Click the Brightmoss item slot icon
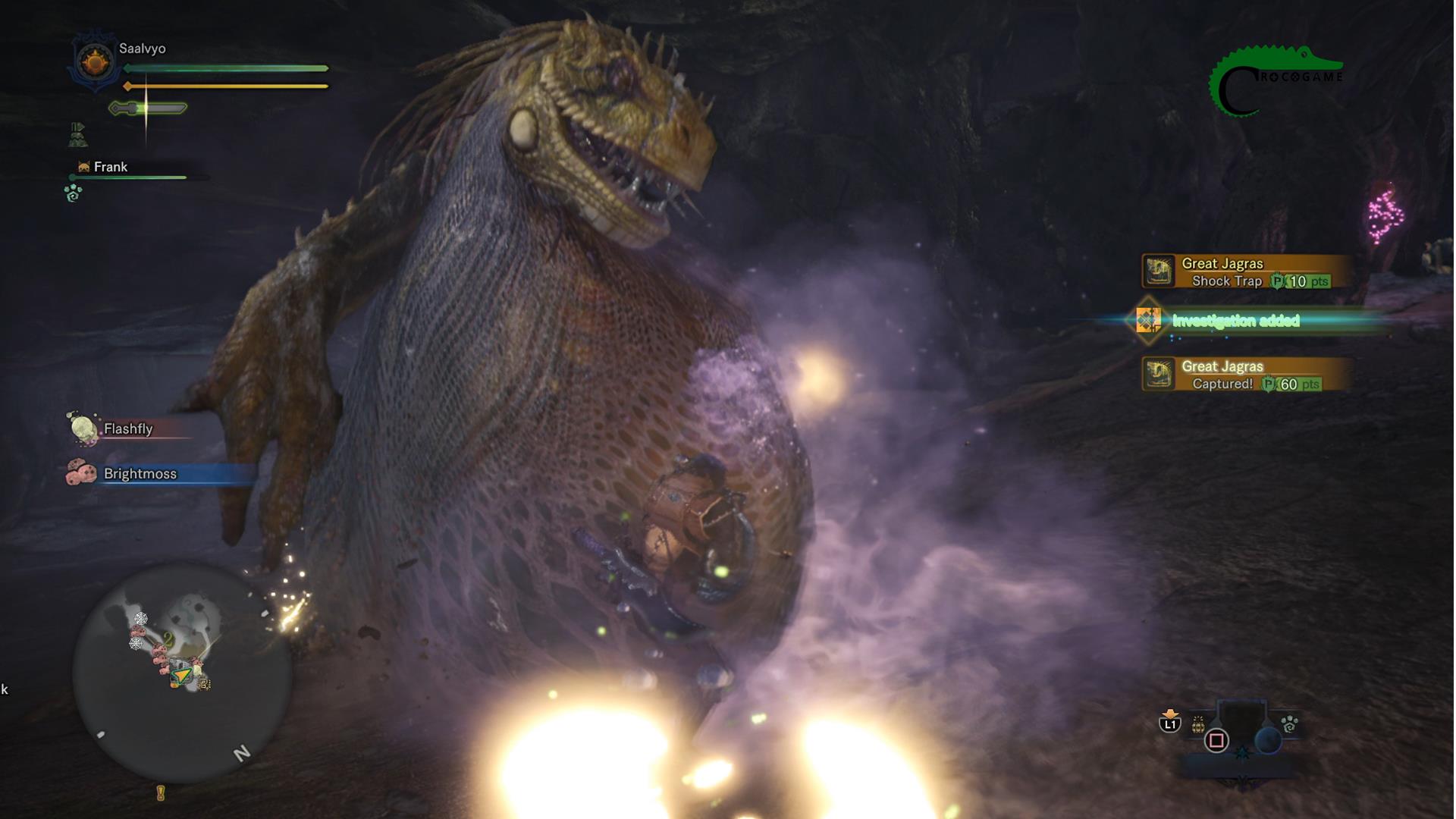 (78, 473)
